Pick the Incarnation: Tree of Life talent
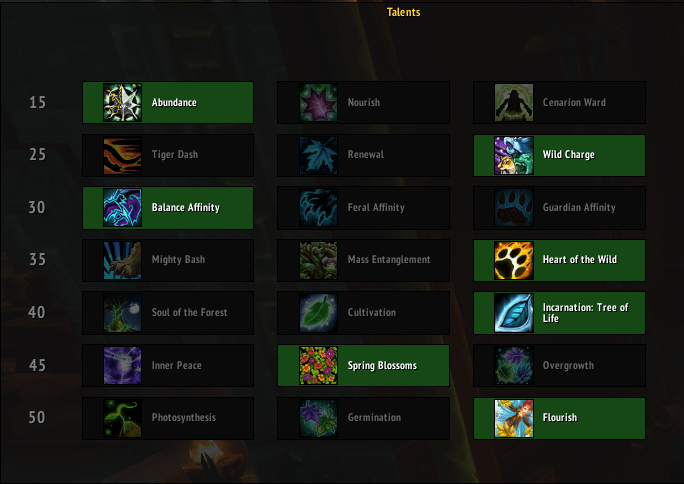Image resolution: width=684 pixels, height=484 pixels. pyautogui.click(x=559, y=313)
